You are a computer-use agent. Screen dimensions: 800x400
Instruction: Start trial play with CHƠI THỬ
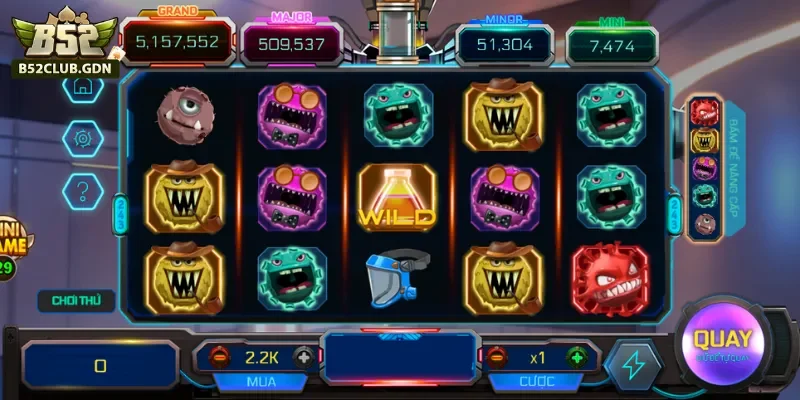76,299
